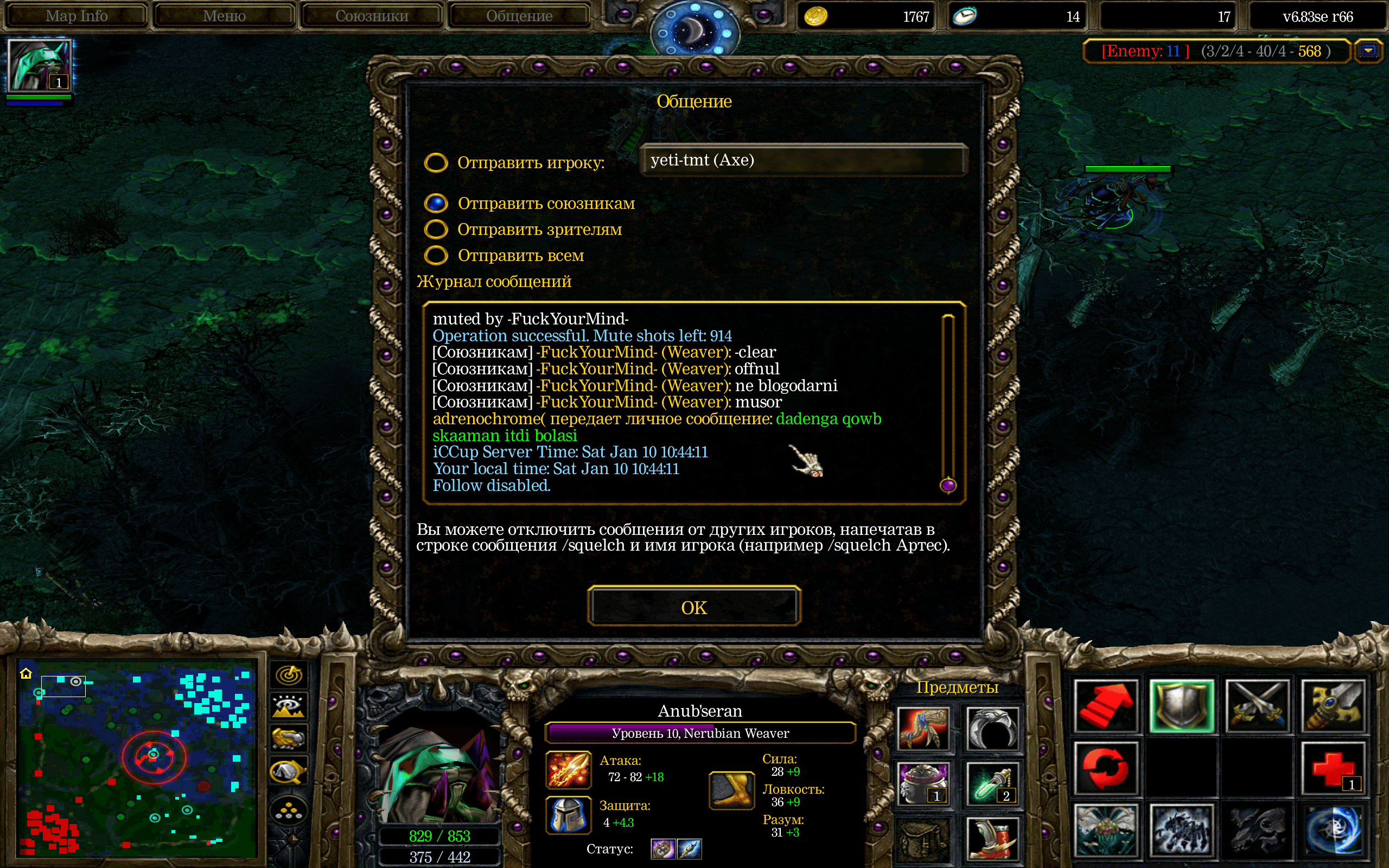1389x868 pixels.
Task: Choose 'Отправить союзникам' radio option
Action: pyautogui.click(x=436, y=203)
